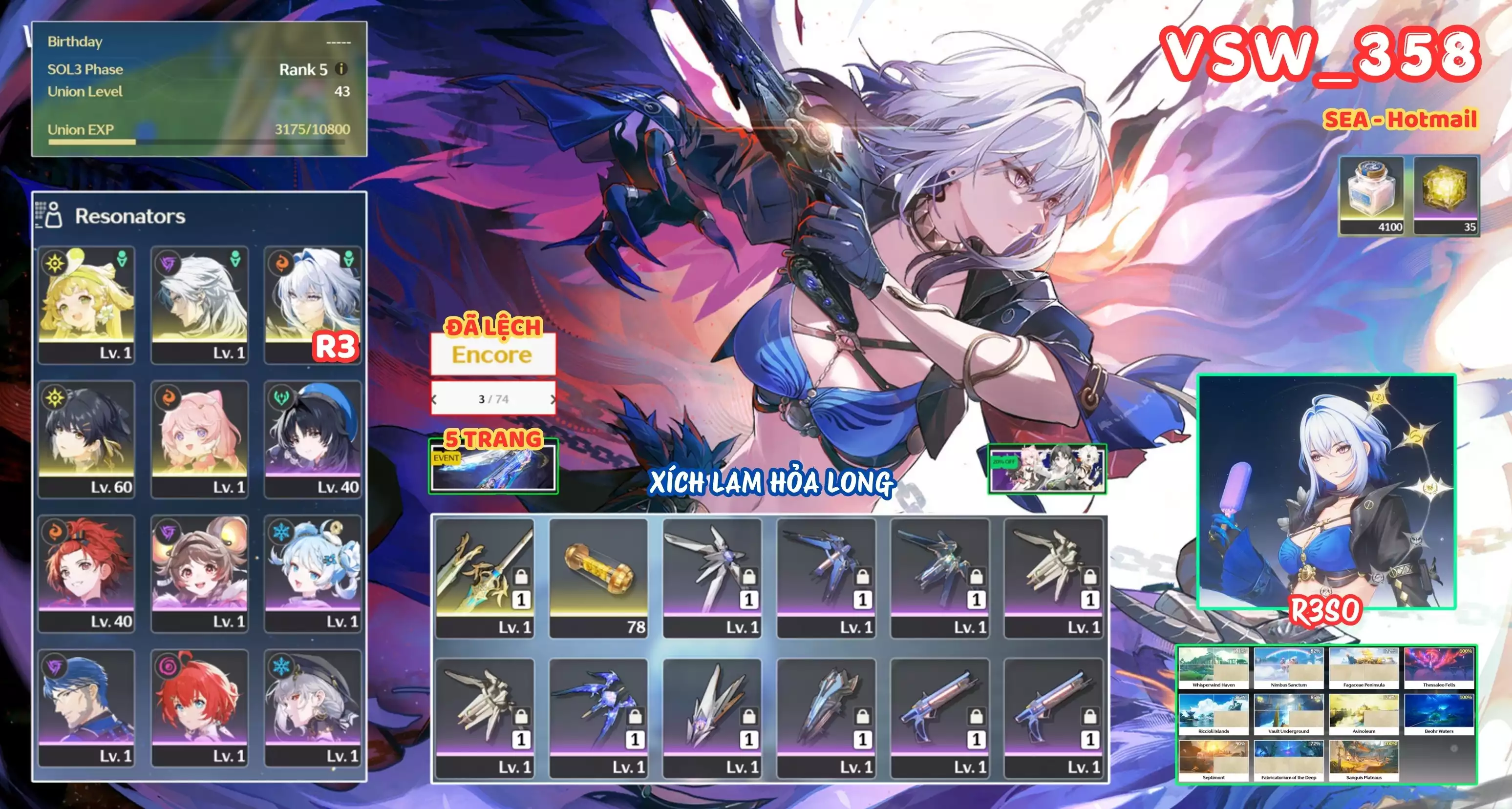1512x809 pixels.
Task: Toggle the lock on the golden sword weapon
Action: click(521, 576)
